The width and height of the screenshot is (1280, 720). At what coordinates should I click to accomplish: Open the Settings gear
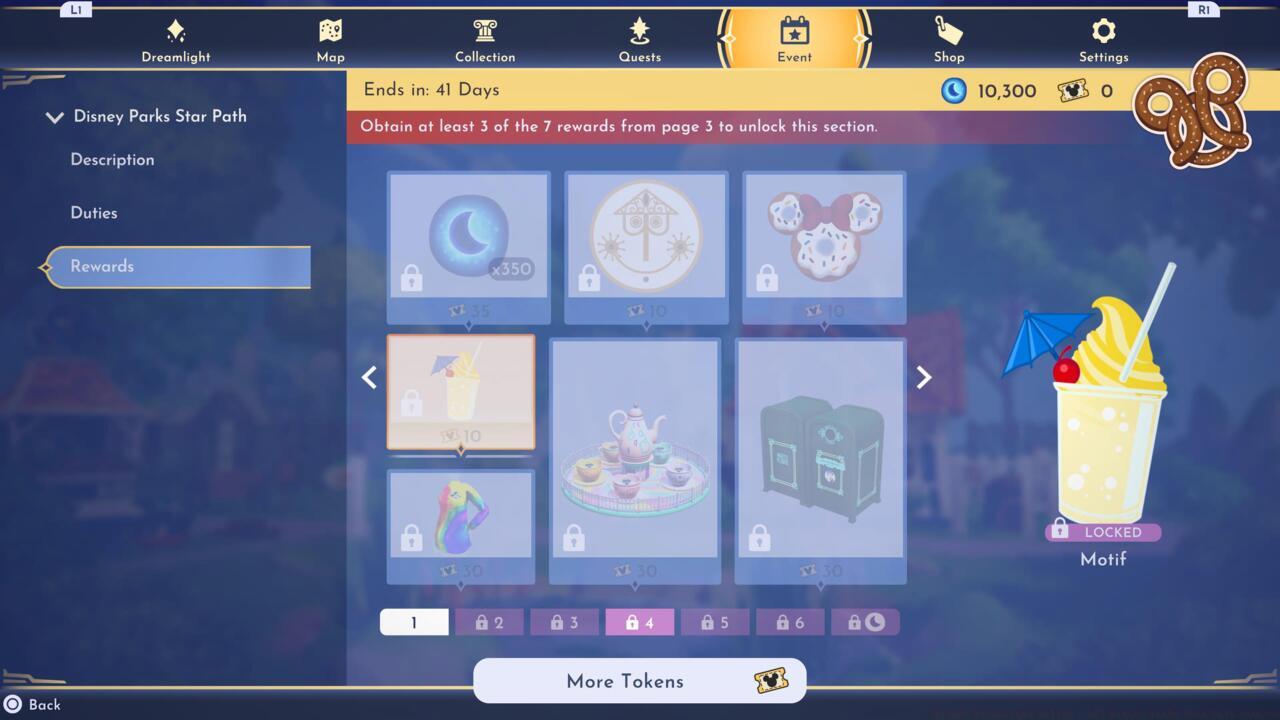pos(1103,38)
